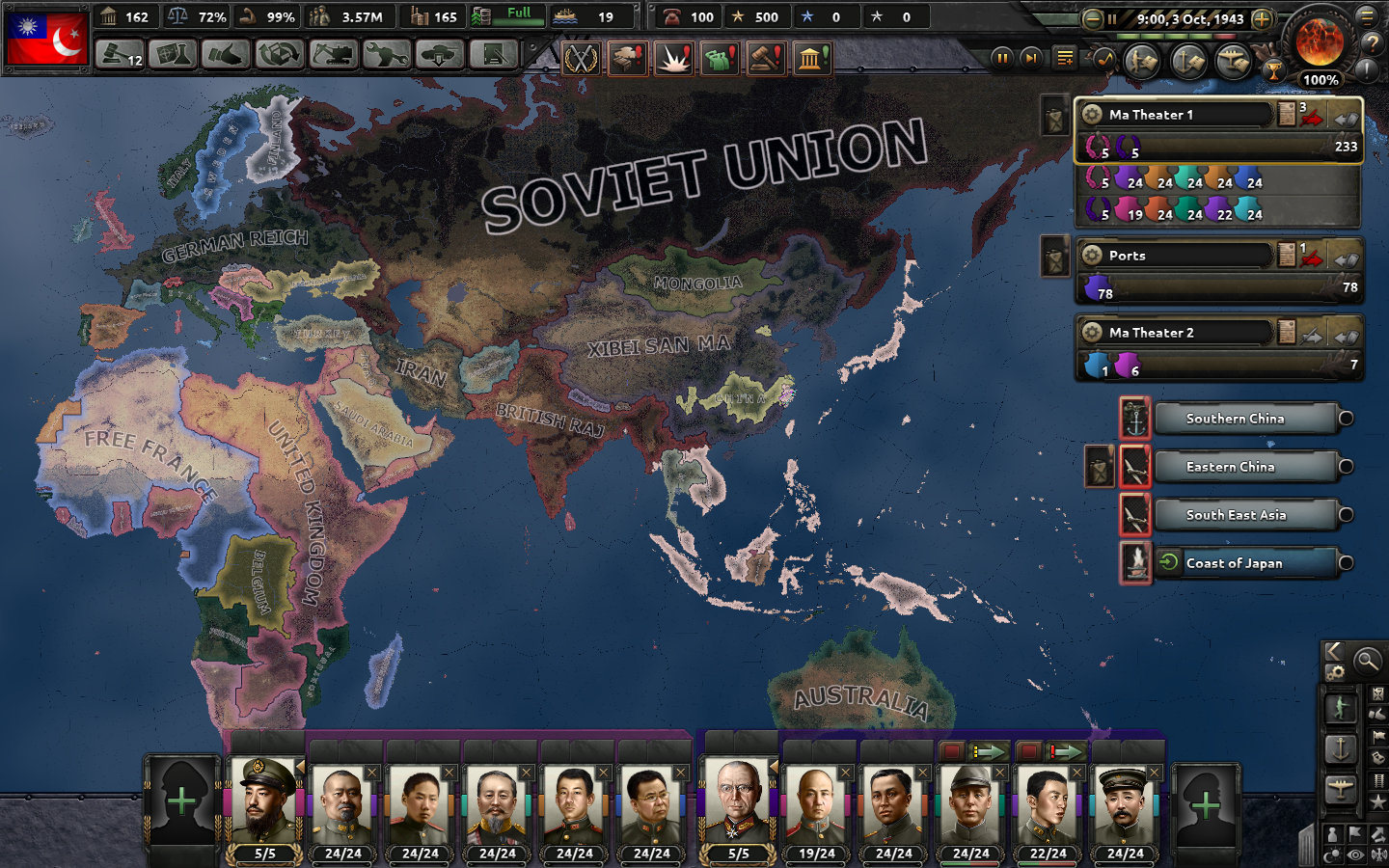Open the message settings list expander
Screen dimensions: 1389x868
1064,58
